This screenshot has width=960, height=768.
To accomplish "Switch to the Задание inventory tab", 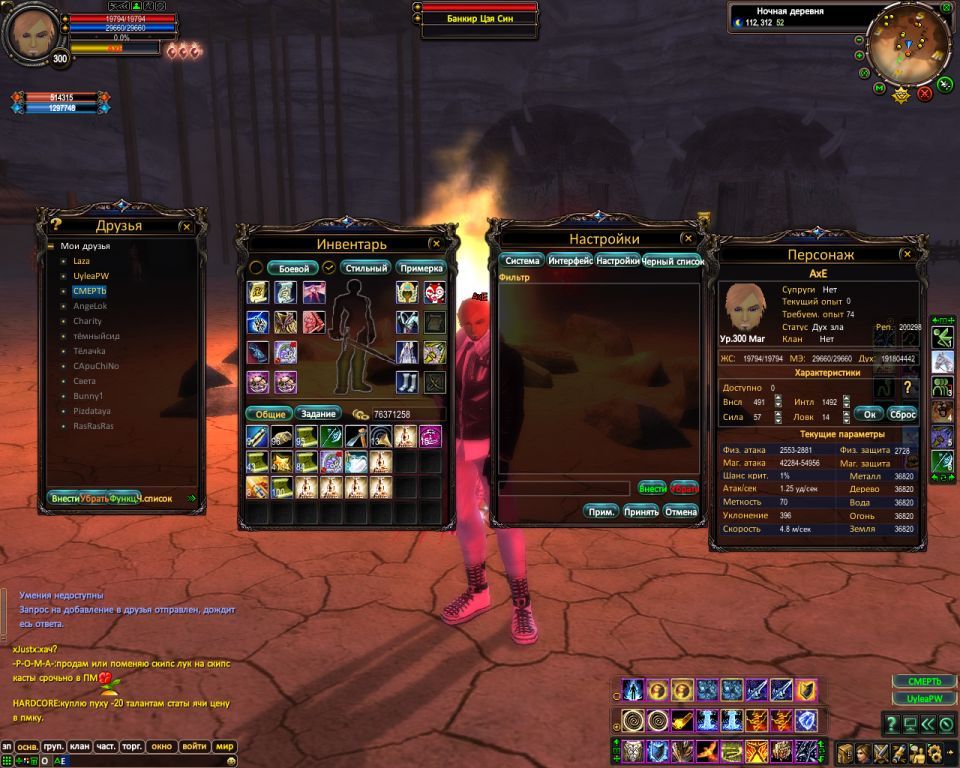I will pyautogui.click(x=317, y=413).
